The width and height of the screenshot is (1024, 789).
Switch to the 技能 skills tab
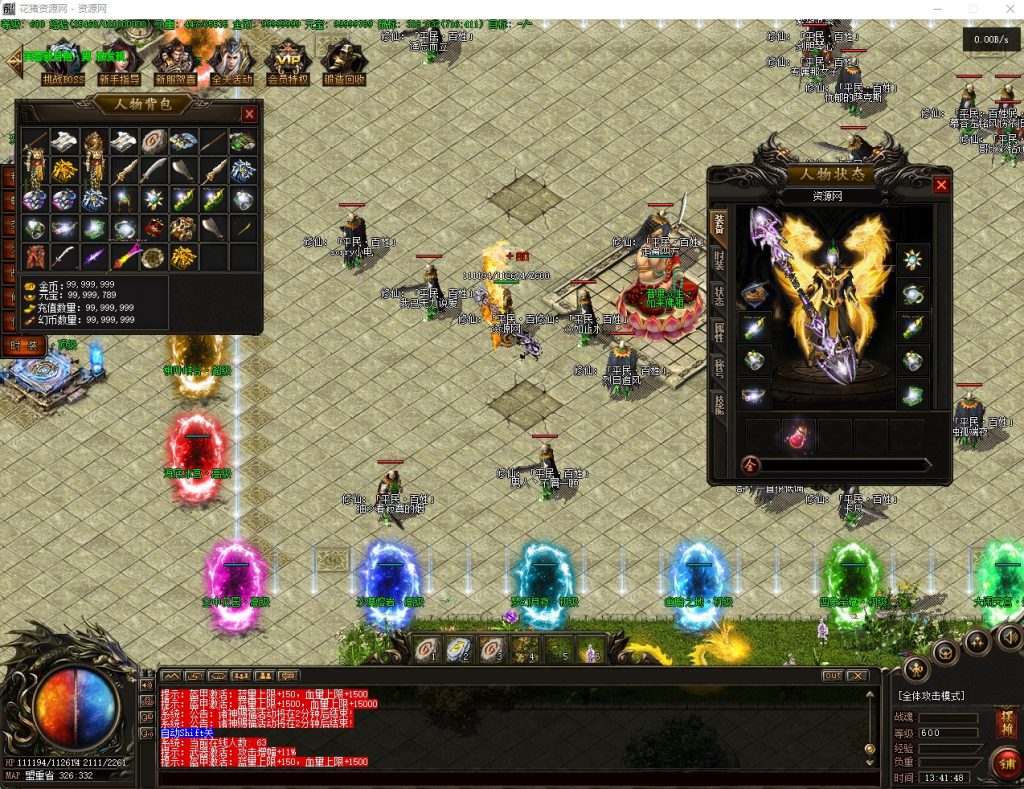pos(719,404)
